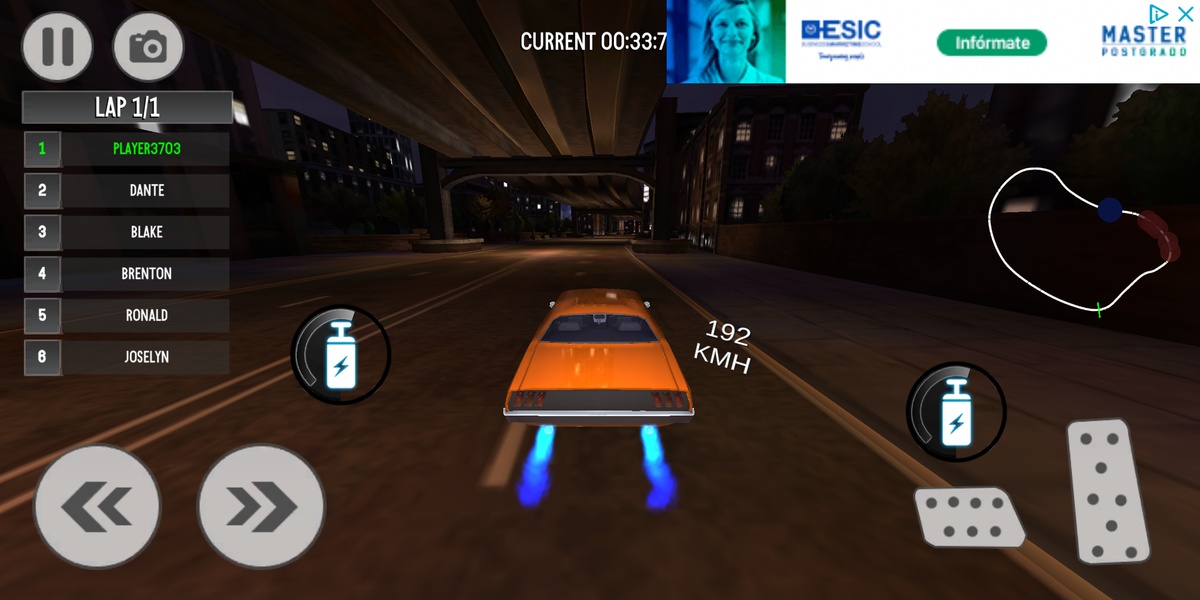Step on the tall gas pedal

click(1109, 491)
